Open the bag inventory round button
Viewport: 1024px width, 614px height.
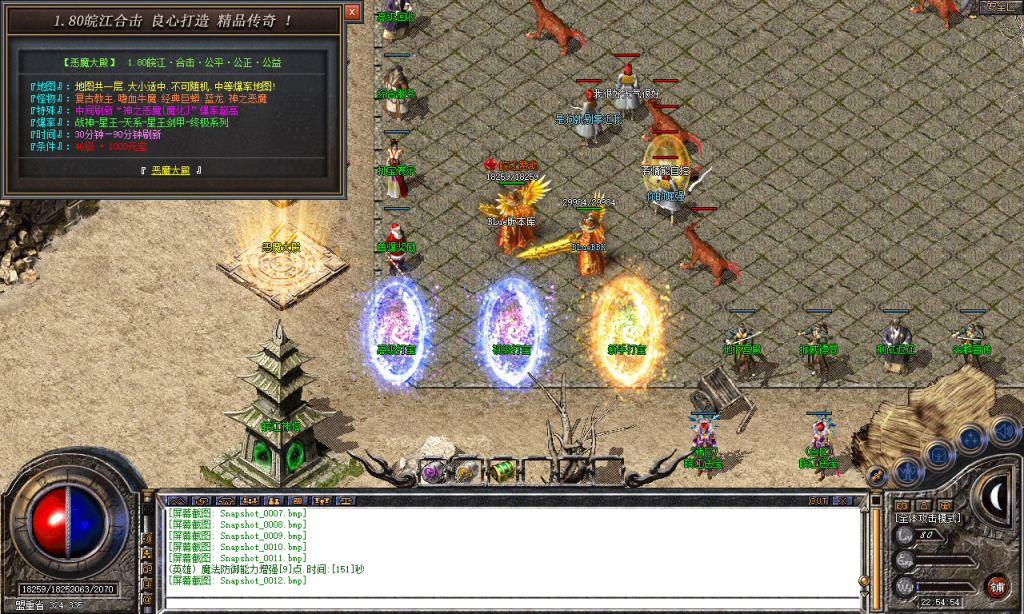point(939,453)
